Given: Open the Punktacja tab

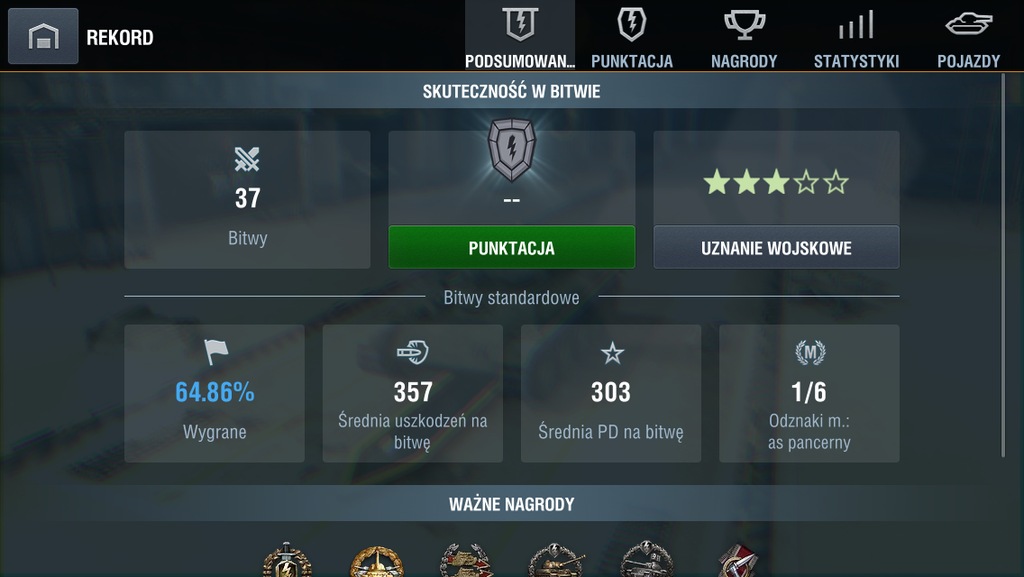Looking at the screenshot, I should click(632, 37).
